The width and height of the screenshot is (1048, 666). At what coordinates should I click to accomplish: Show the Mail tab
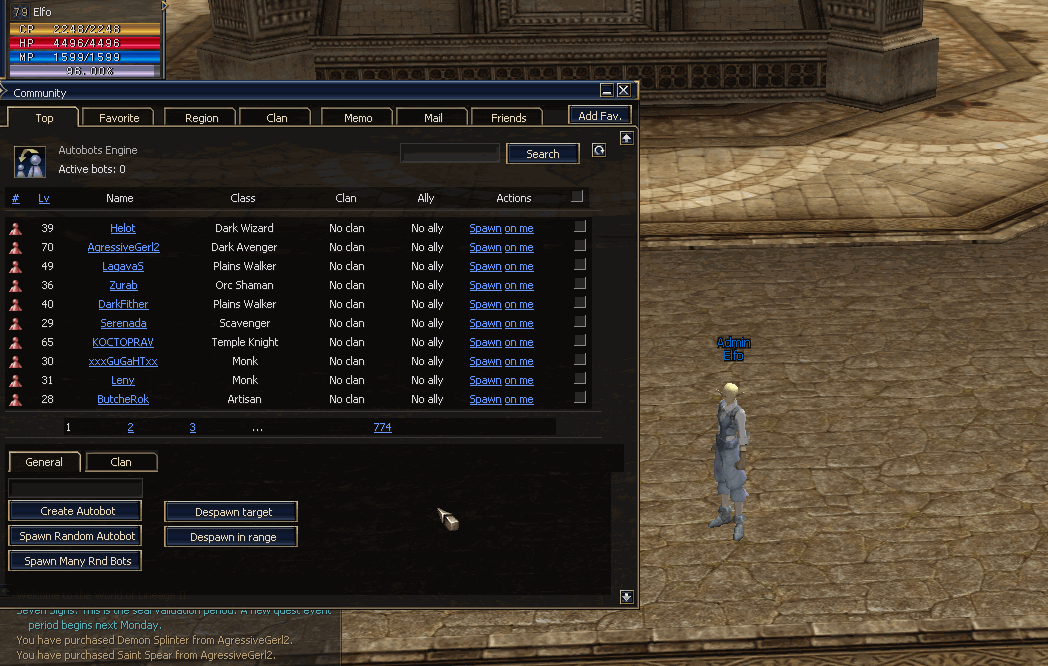pos(433,118)
